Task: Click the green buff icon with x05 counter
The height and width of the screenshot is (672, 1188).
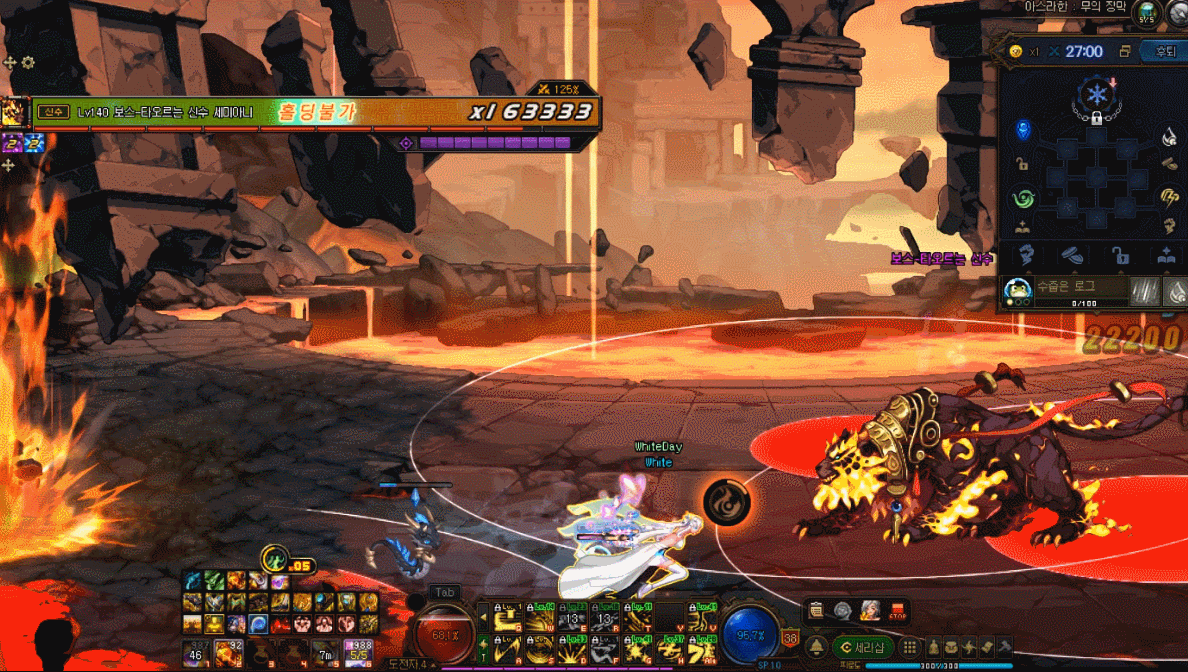Action: tap(274, 559)
